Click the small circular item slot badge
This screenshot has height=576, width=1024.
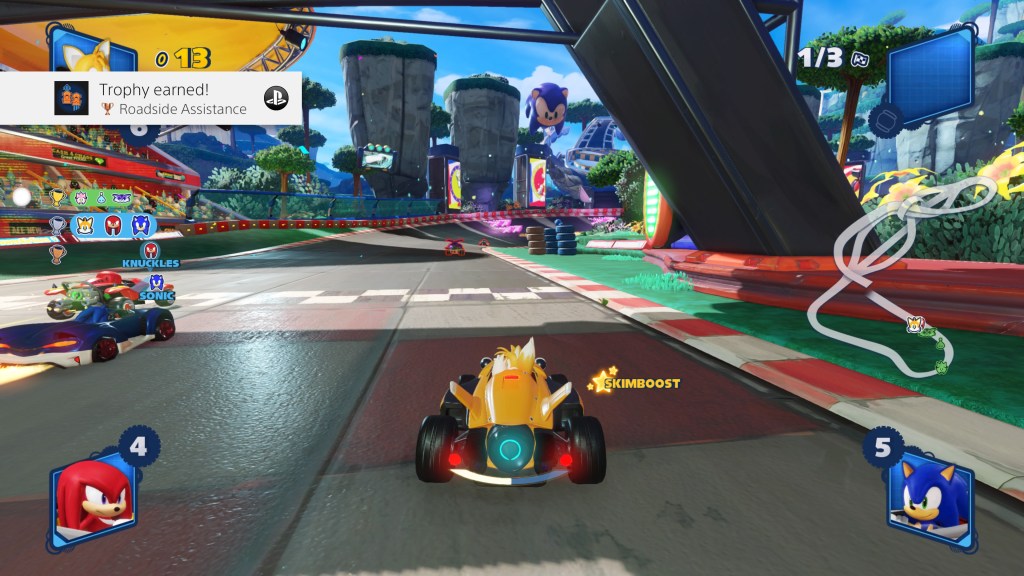pos(884,122)
